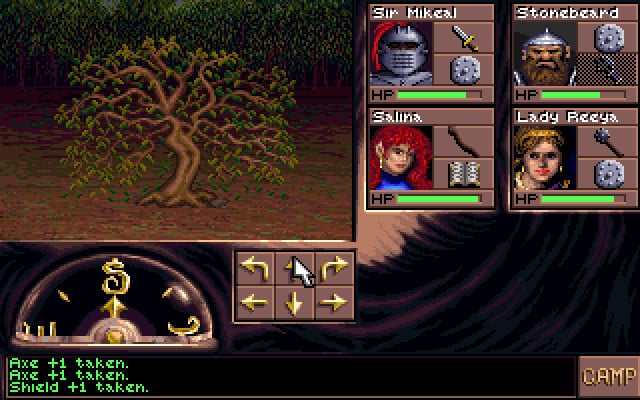The image size is (640, 400).
Task: Step backward using the down arrow
Action: [x=295, y=302]
